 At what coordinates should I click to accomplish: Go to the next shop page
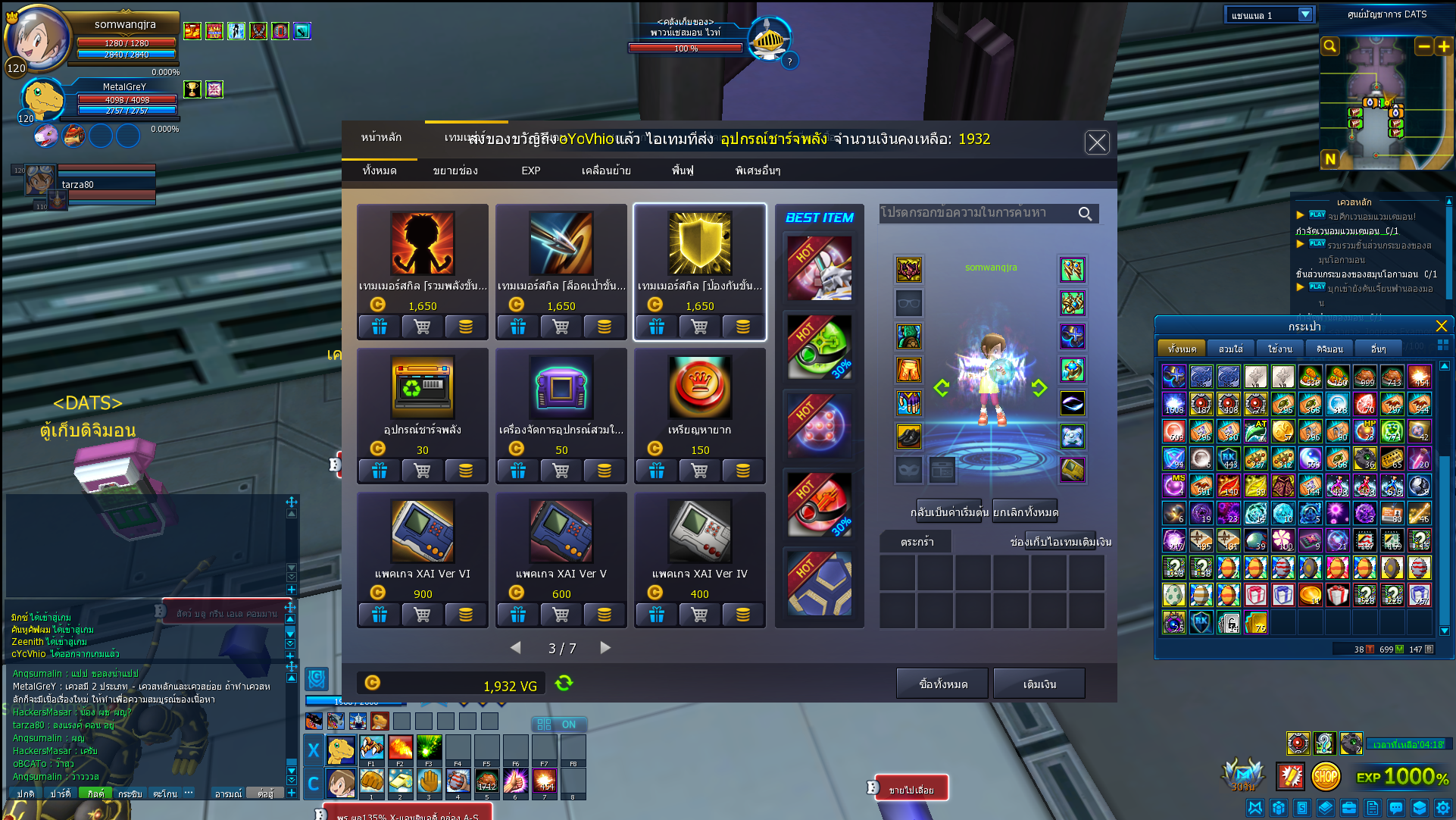(x=605, y=648)
